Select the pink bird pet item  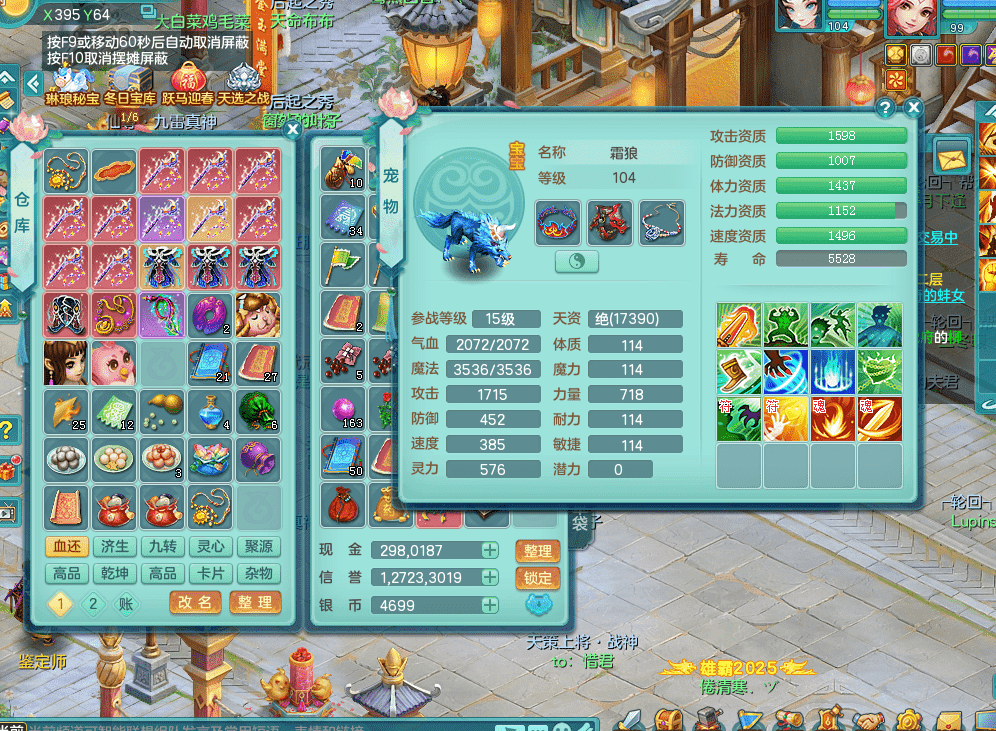pyautogui.click(x=113, y=363)
